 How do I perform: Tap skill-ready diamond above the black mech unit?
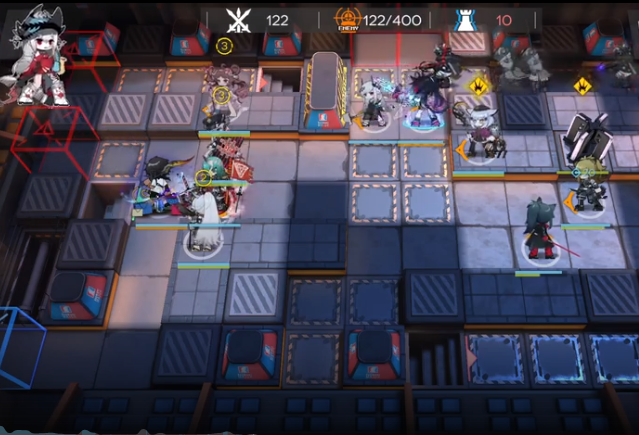tap(582, 86)
